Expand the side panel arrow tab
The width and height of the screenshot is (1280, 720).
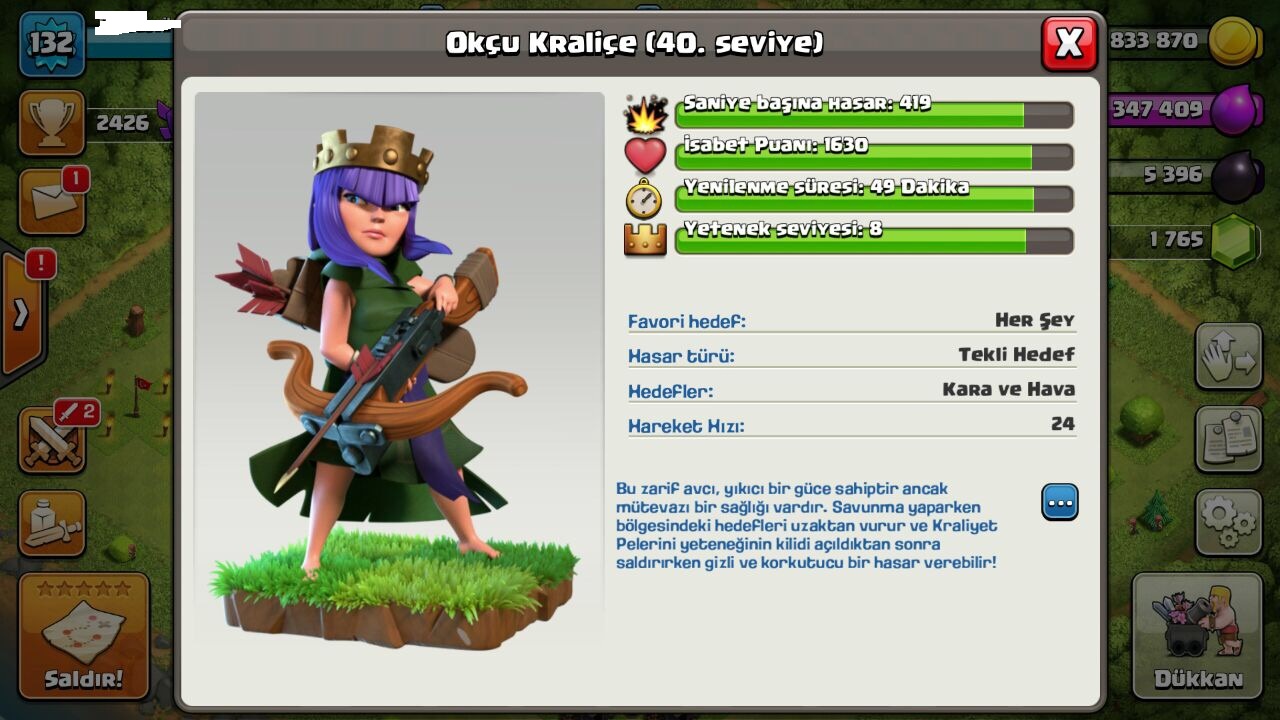tap(21, 314)
